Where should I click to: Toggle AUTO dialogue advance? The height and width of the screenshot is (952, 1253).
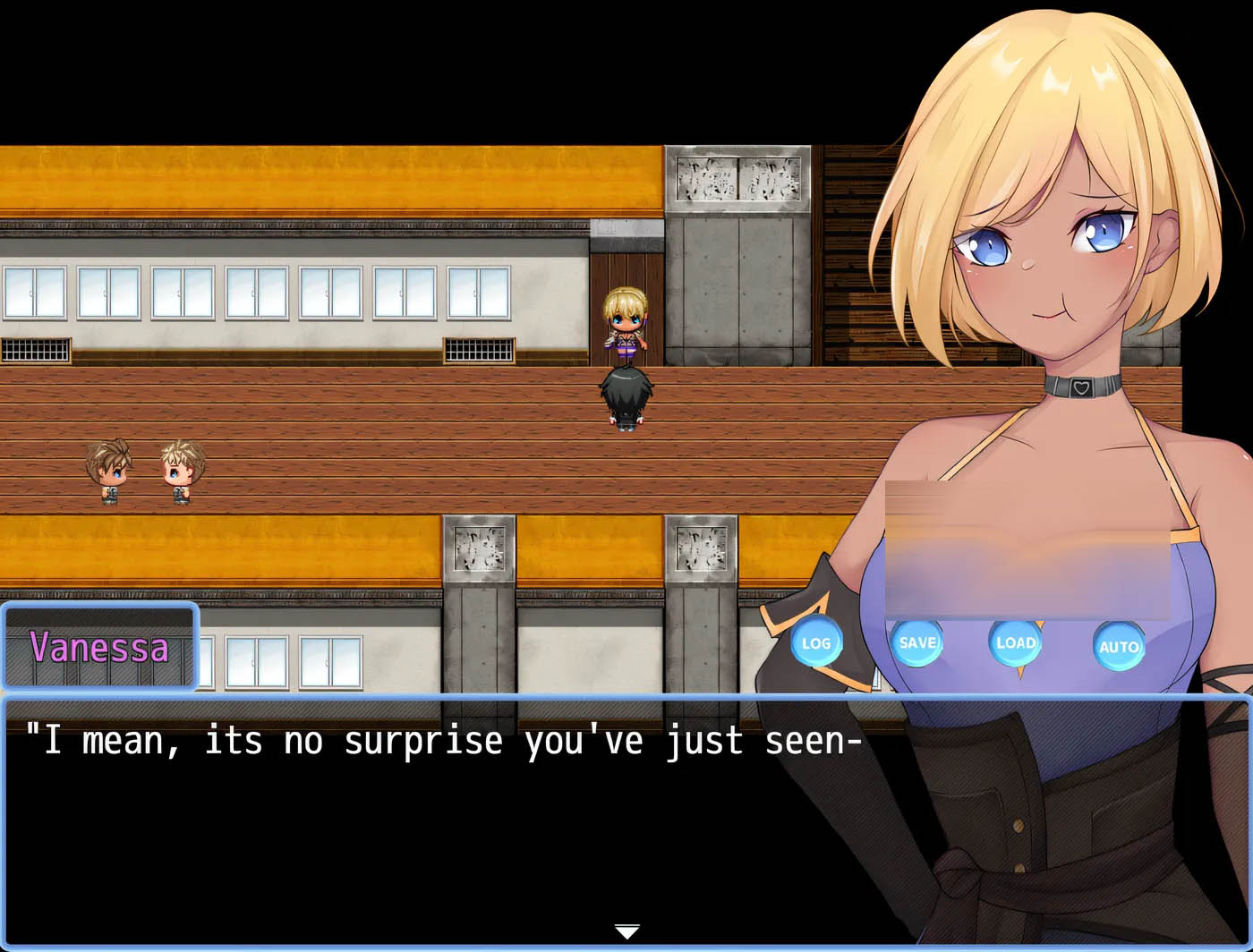1119,645
